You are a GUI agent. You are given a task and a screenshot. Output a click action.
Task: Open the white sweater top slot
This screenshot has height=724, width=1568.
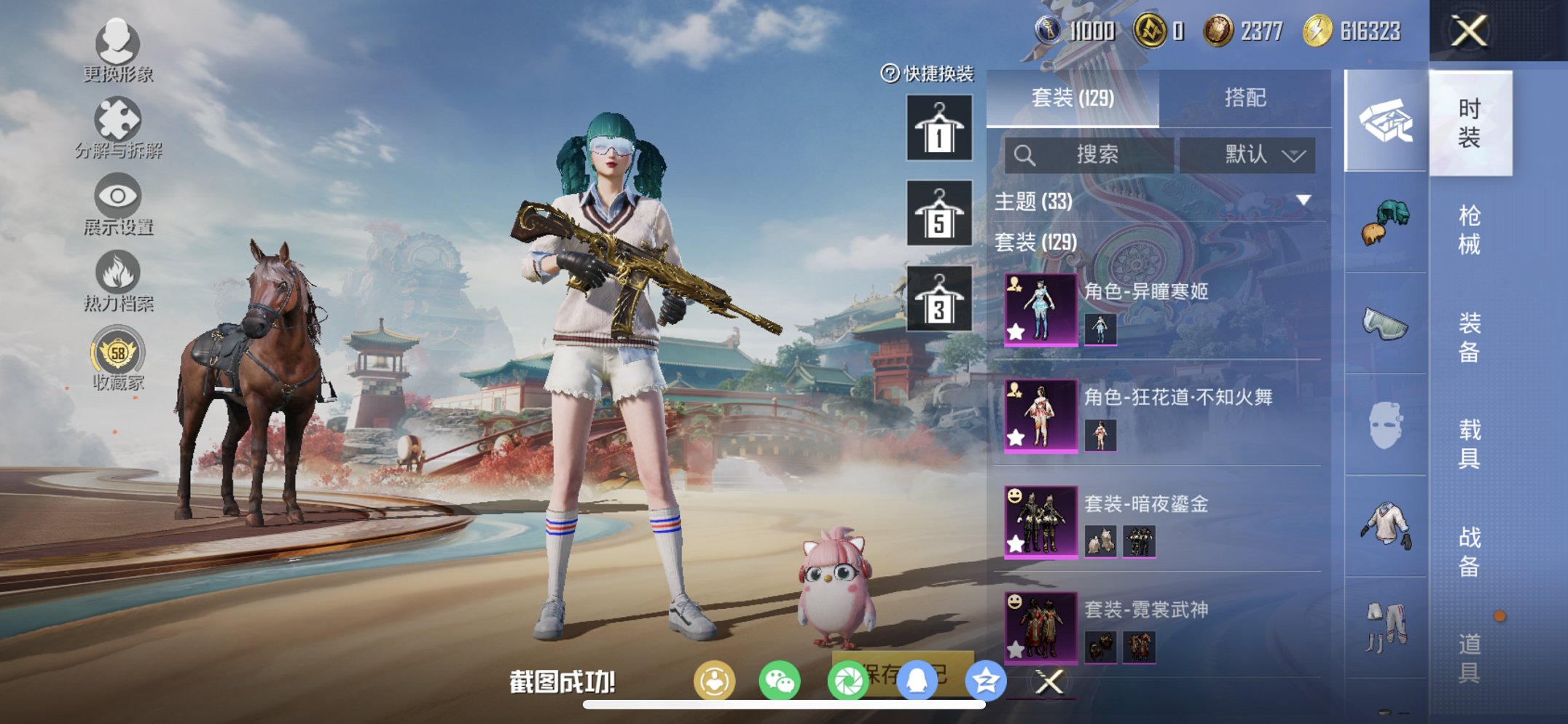[1385, 526]
